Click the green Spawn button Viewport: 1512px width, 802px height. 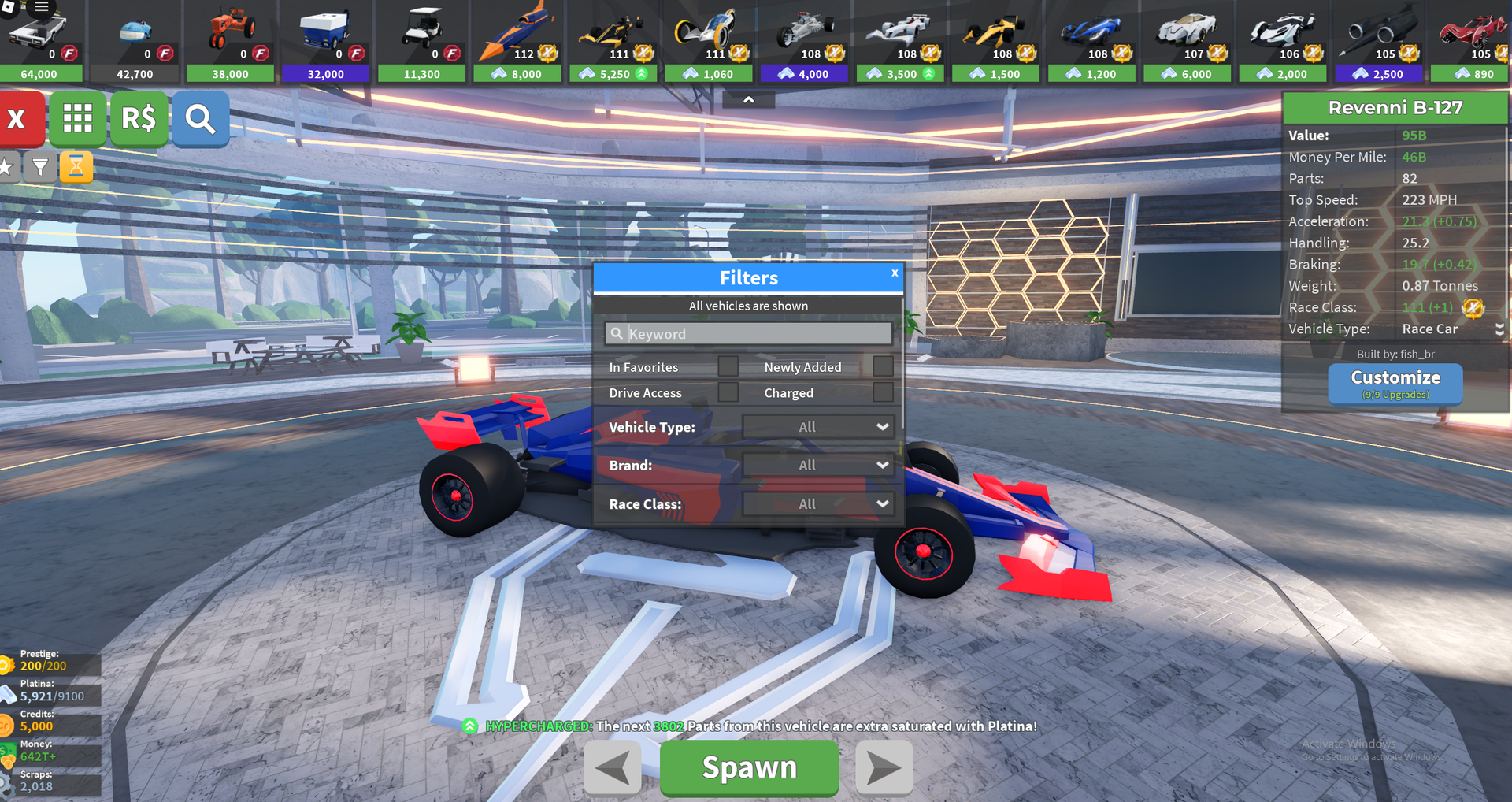748,767
